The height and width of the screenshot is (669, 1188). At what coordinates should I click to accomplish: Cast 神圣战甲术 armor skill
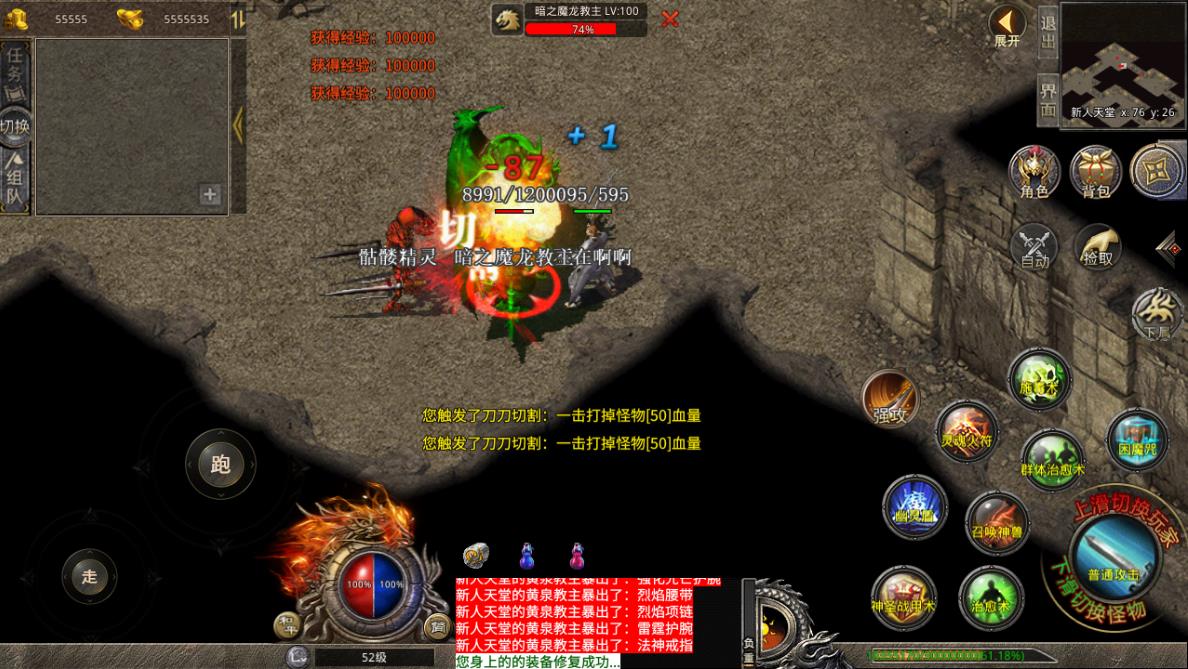903,596
